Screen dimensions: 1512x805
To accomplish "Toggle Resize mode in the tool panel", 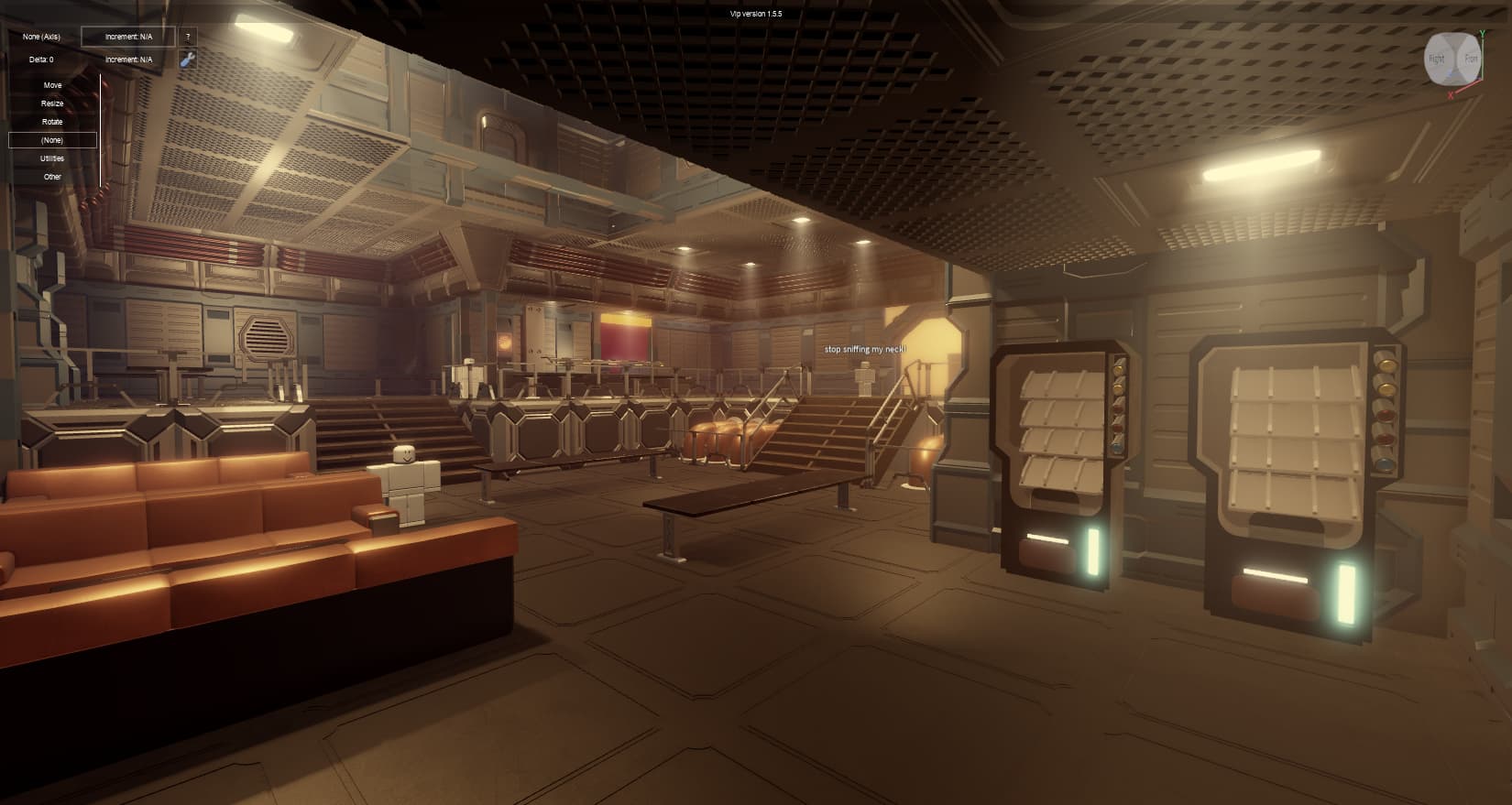I will [52, 103].
